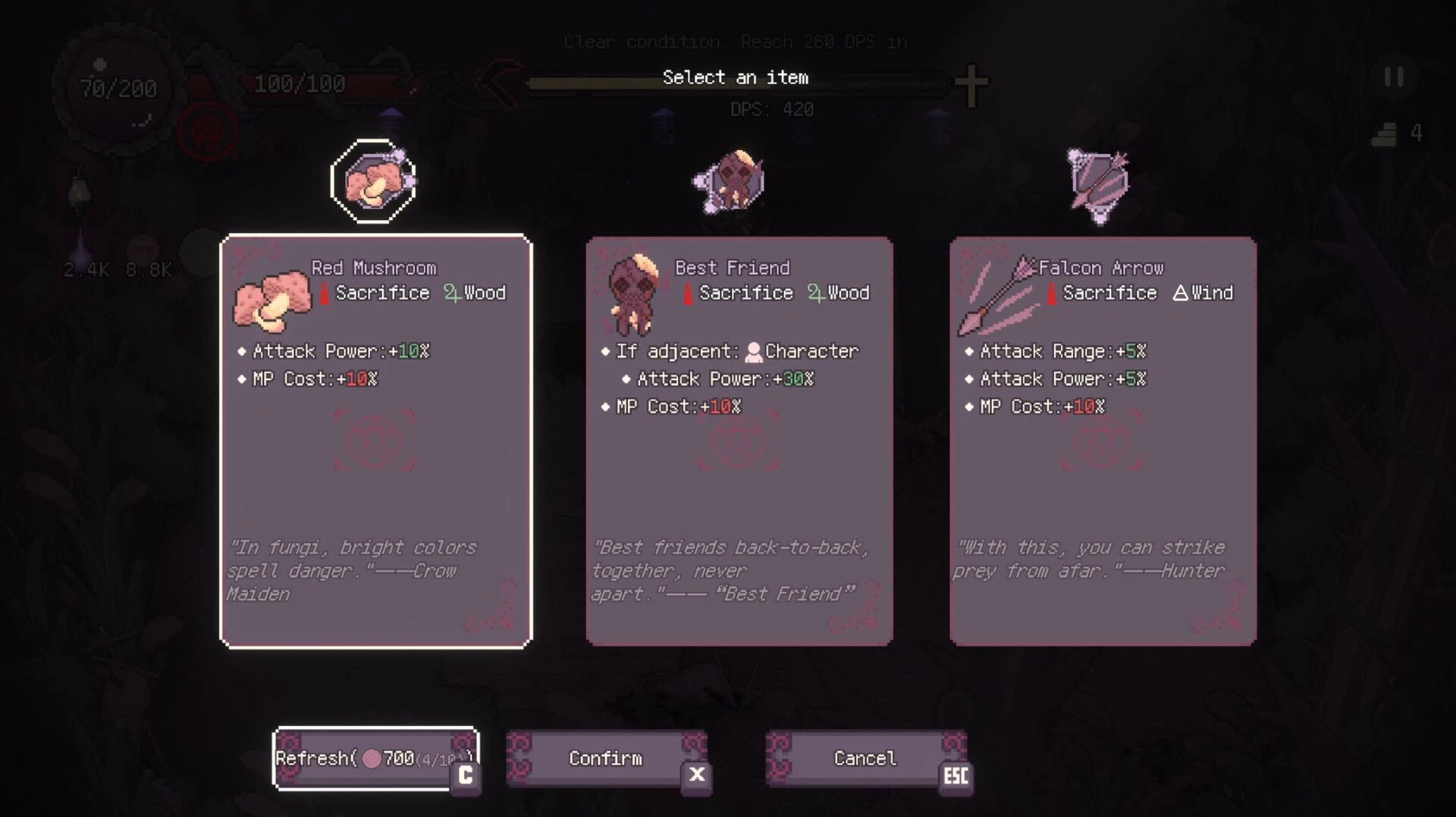This screenshot has width=1456, height=817.
Task: Click the Sacrifice flame icon on the Red Mushroom card
Action: coord(325,292)
